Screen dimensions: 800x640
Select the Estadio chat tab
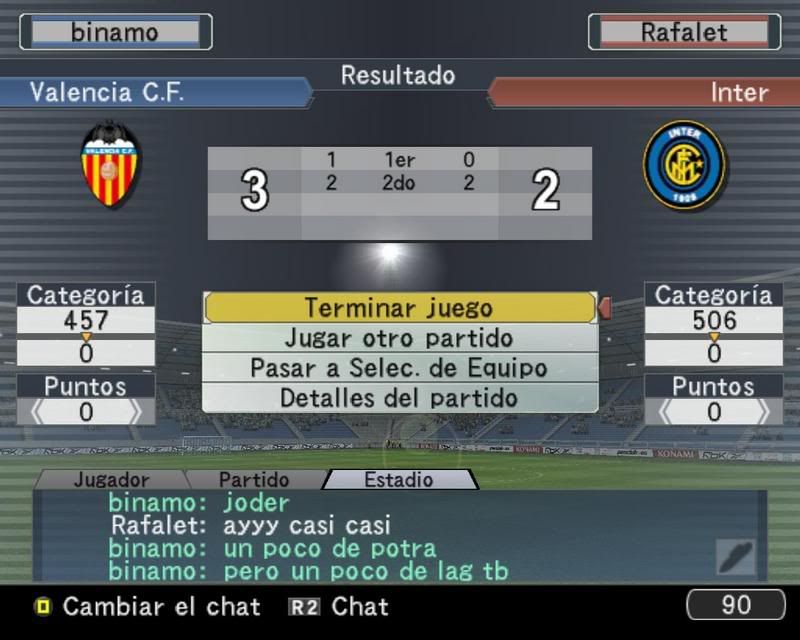(398, 480)
